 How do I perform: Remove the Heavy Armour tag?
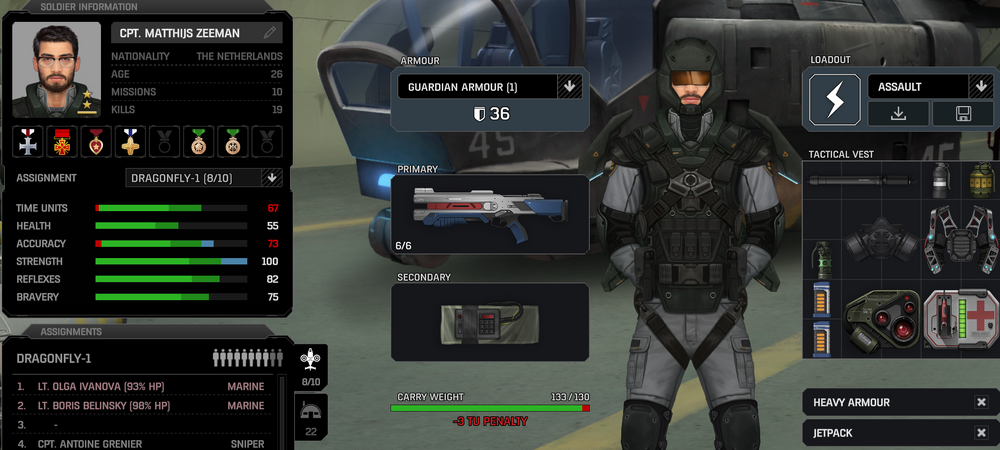tap(981, 402)
